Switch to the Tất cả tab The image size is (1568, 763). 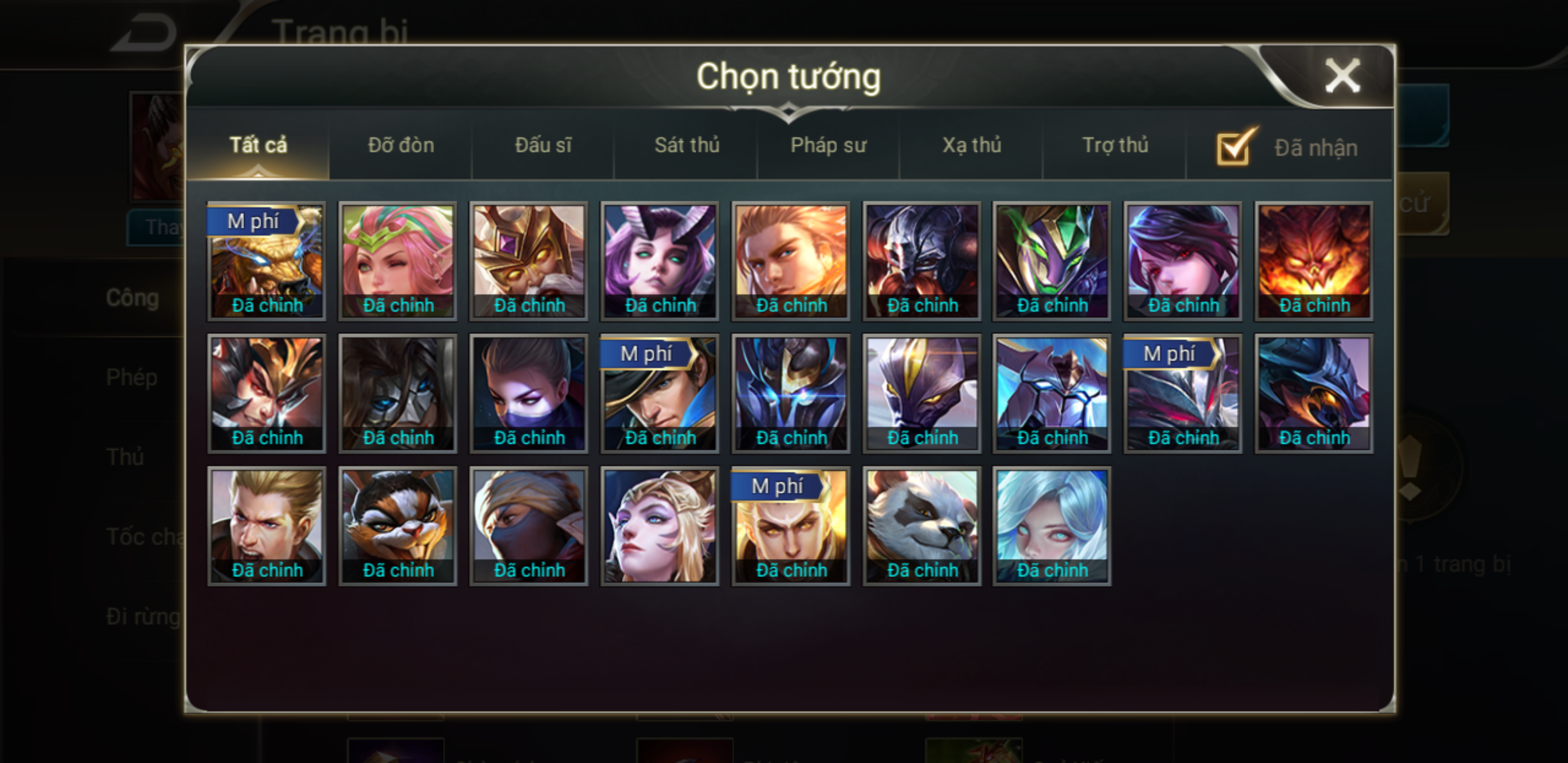(258, 146)
